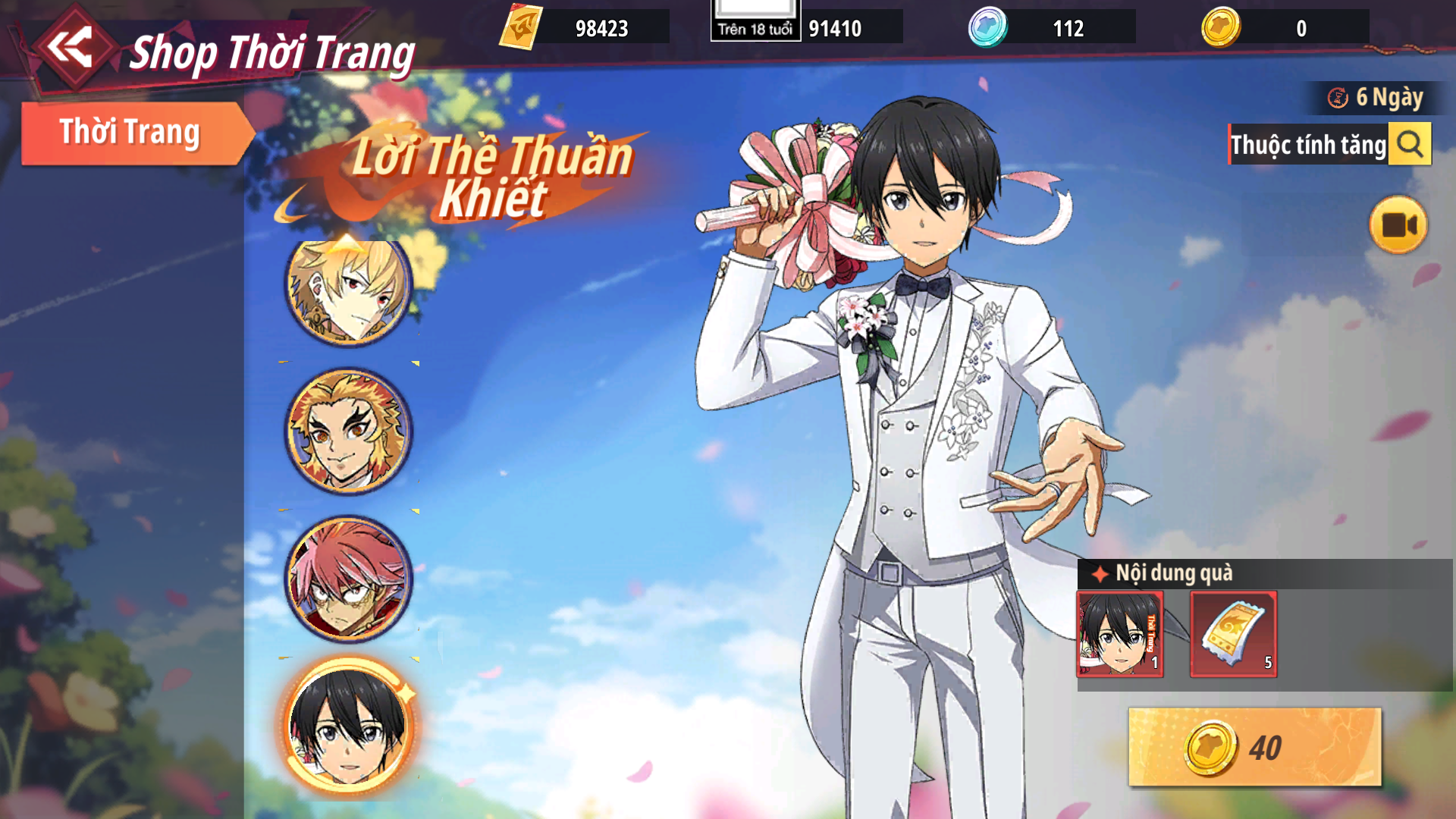Open Thuộc tính tăng magnifier search
Image resolution: width=1456 pixels, height=819 pixels.
[1410, 143]
